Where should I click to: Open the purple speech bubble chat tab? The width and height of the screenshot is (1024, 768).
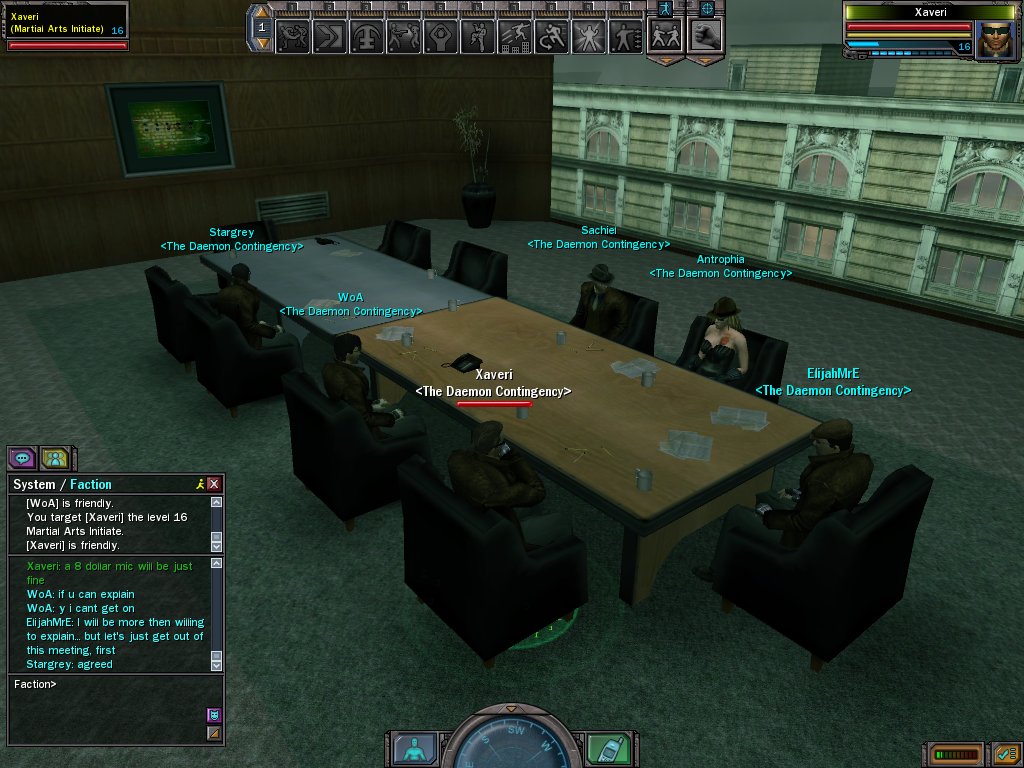(22, 458)
